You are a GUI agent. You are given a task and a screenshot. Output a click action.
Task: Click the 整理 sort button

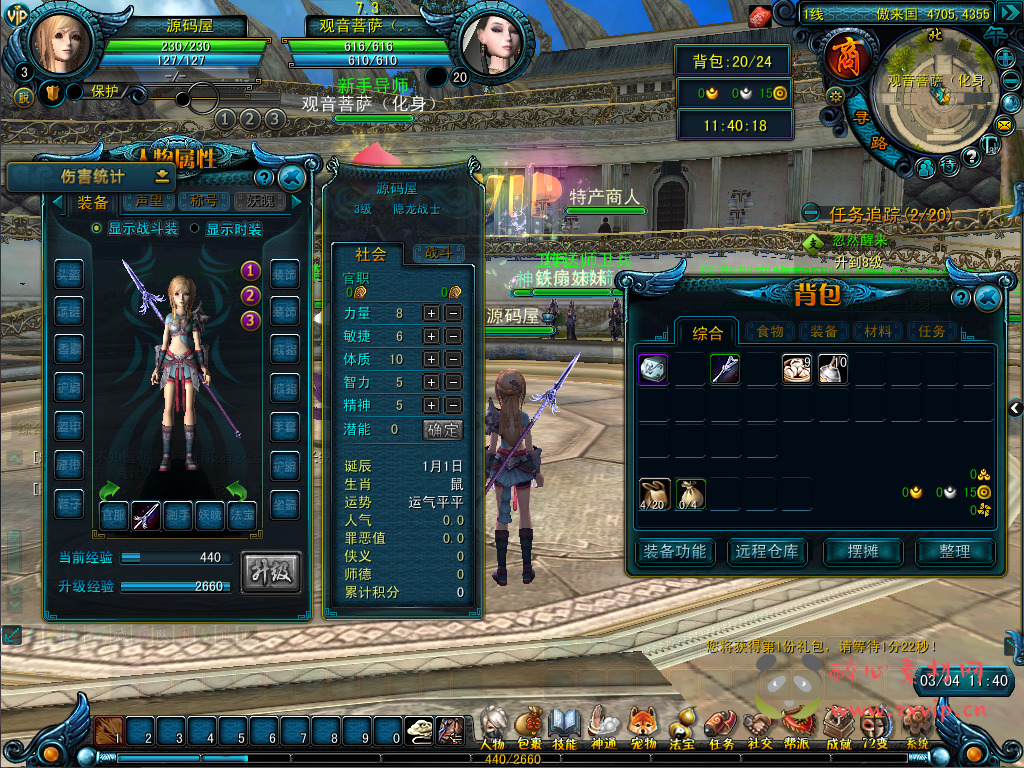pyautogui.click(x=954, y=551)
